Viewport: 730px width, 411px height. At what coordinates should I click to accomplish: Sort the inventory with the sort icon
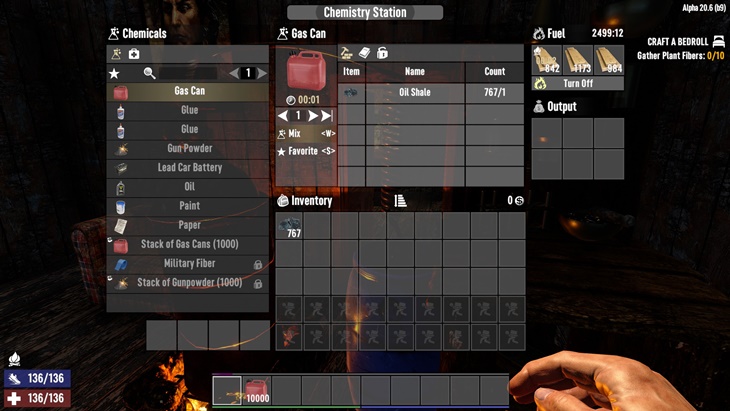(x=400, y=201)
